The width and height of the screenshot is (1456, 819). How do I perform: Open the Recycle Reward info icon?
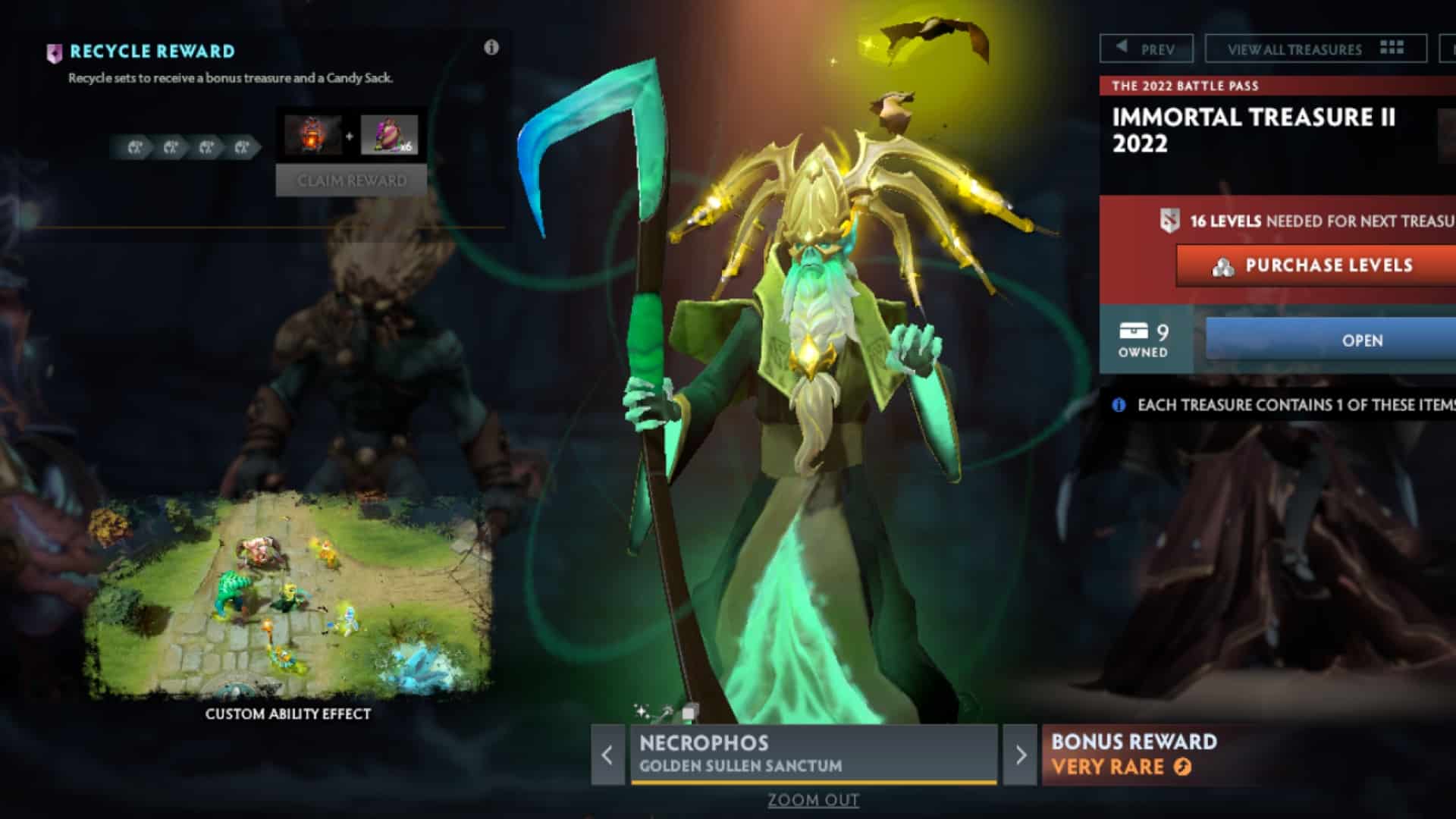click(491, 47)
